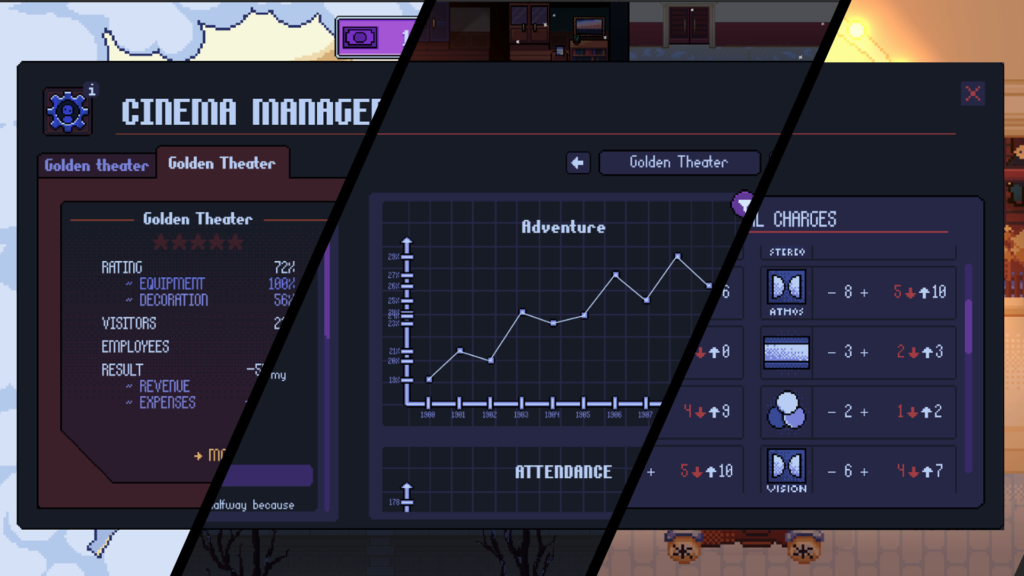Close the Cinema Manager window

[972, 94]
